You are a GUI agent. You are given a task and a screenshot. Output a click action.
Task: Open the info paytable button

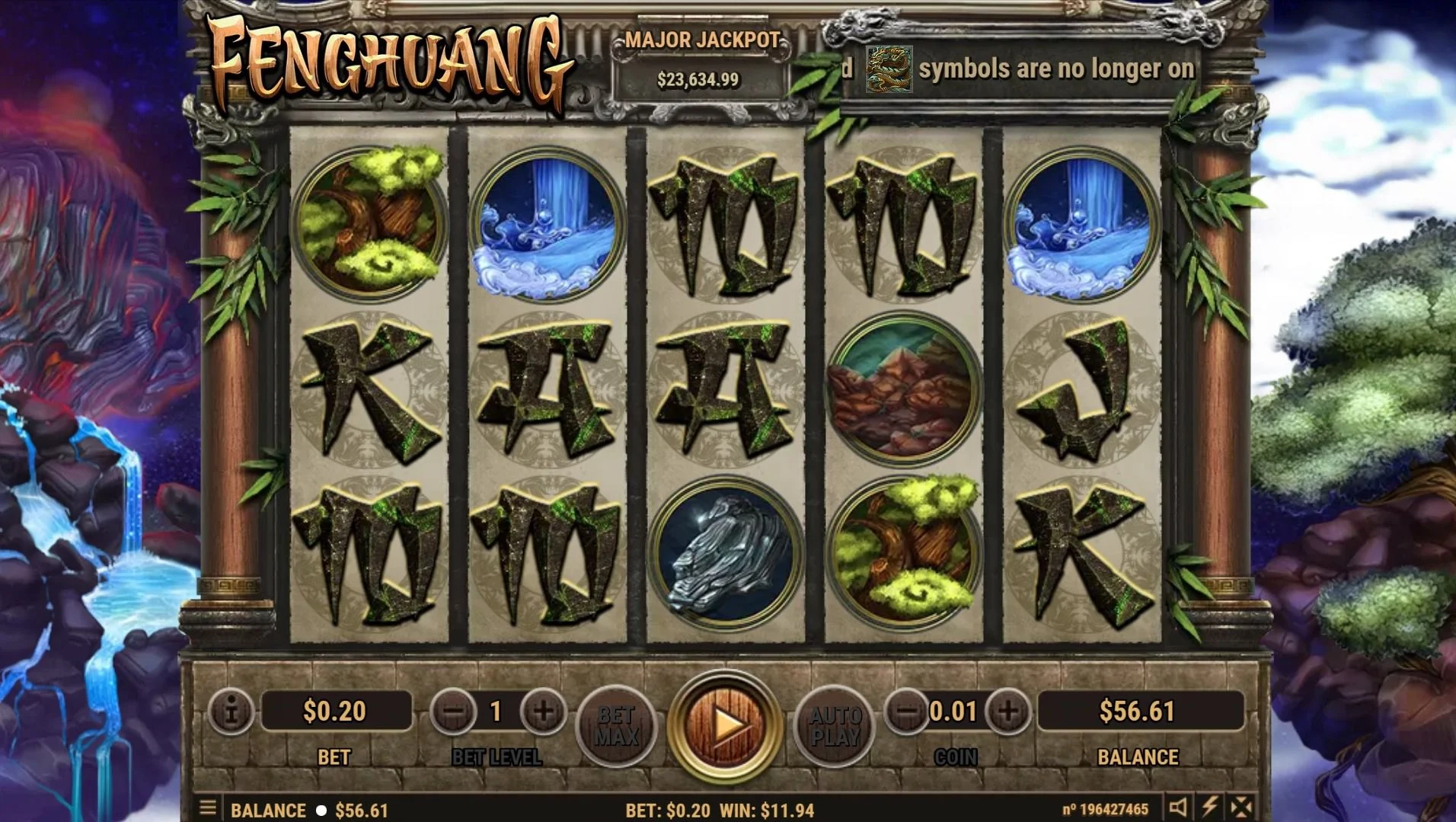point(230,712)
